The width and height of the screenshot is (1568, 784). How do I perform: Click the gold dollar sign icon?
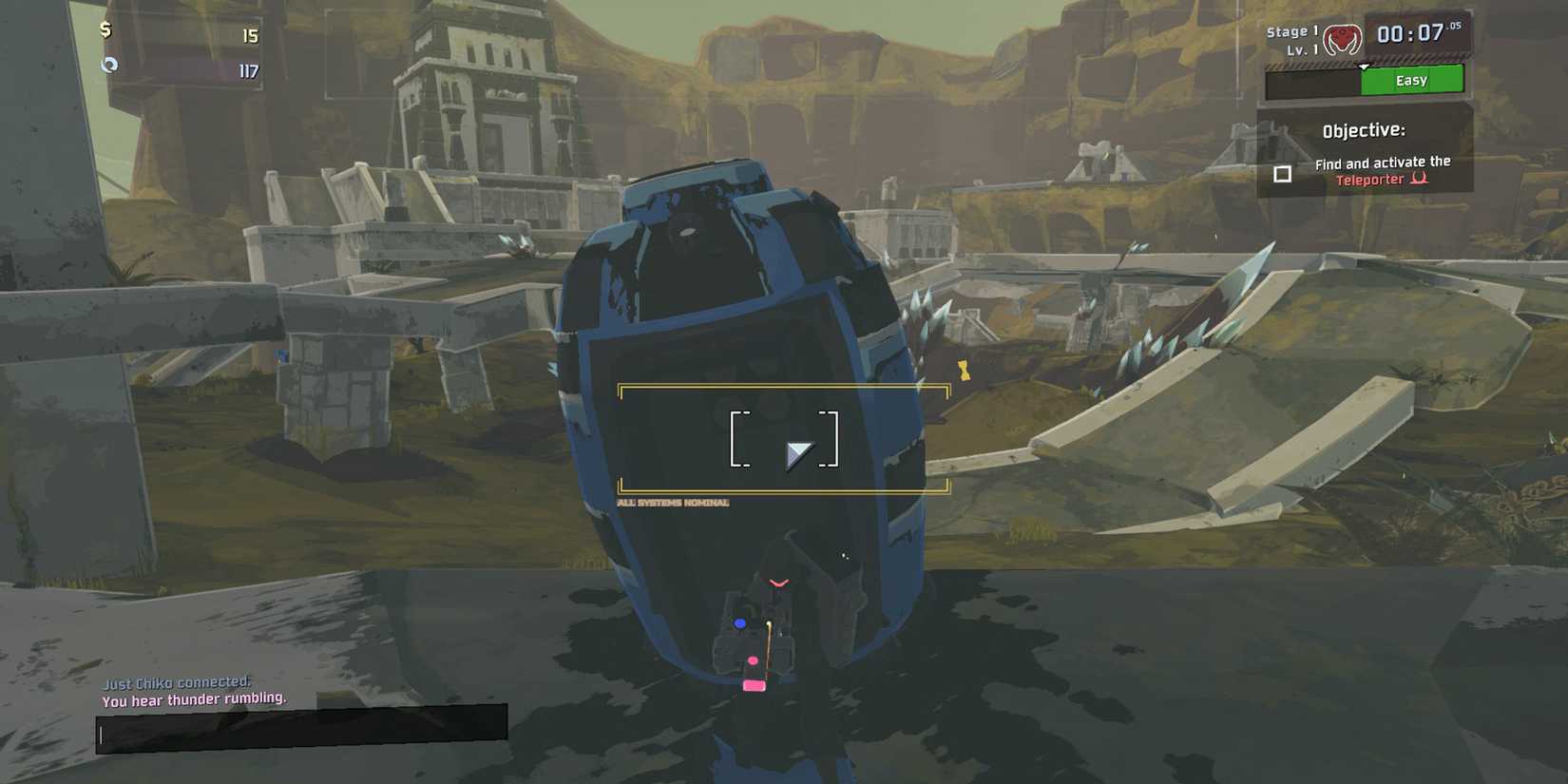(106, 29)
